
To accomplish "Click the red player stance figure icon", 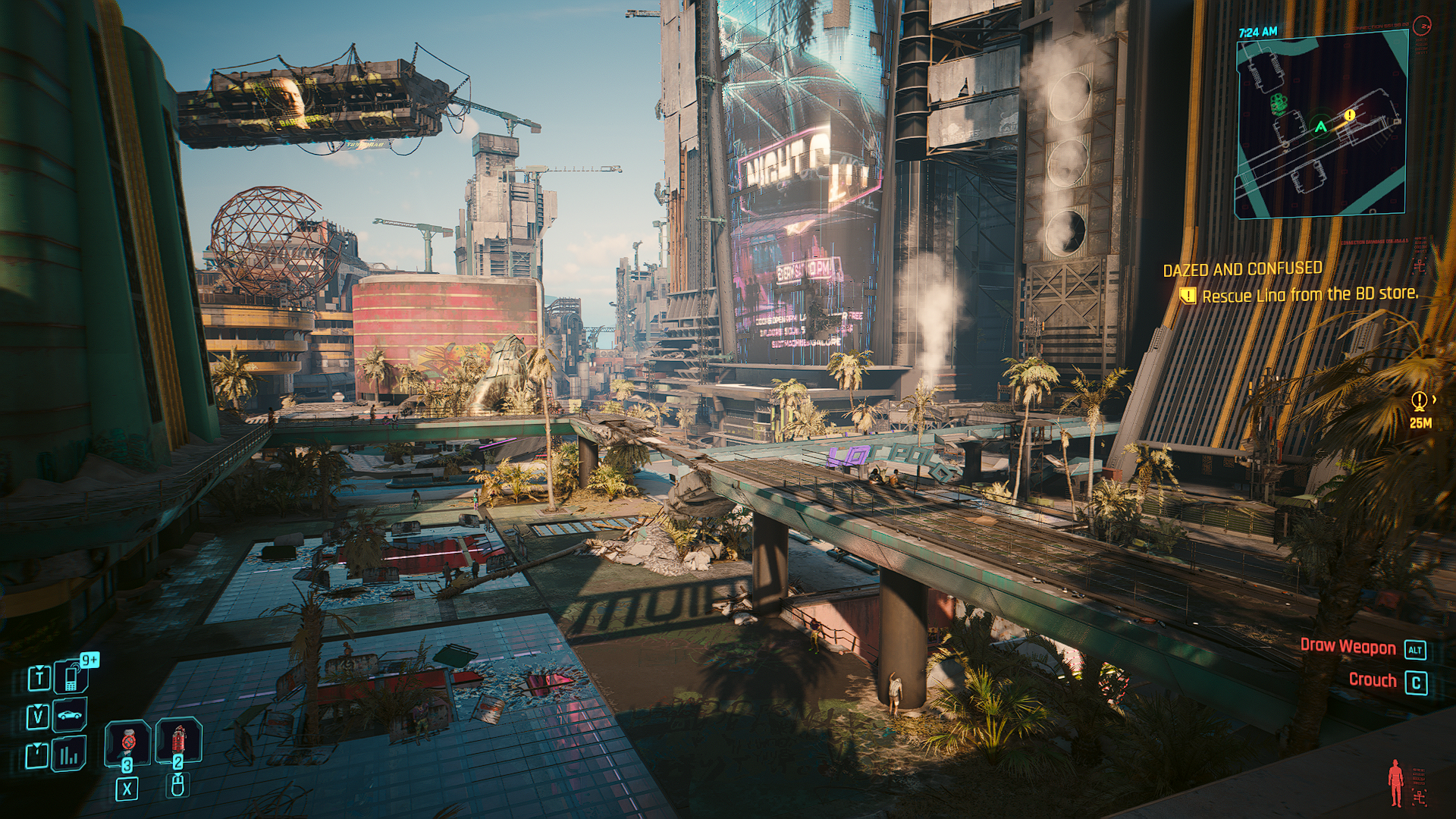I will point(1395,783).
